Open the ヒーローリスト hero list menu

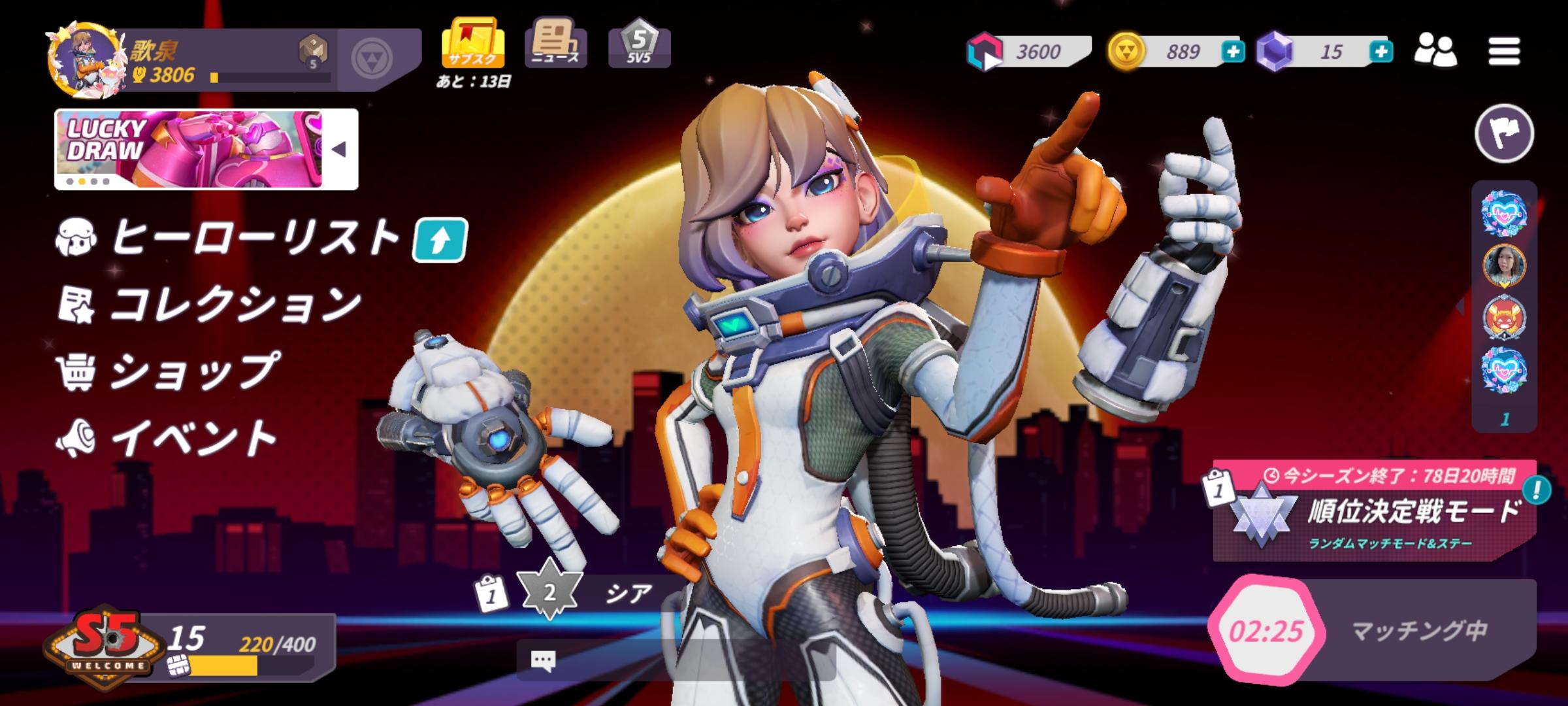(x=255, y=237)
